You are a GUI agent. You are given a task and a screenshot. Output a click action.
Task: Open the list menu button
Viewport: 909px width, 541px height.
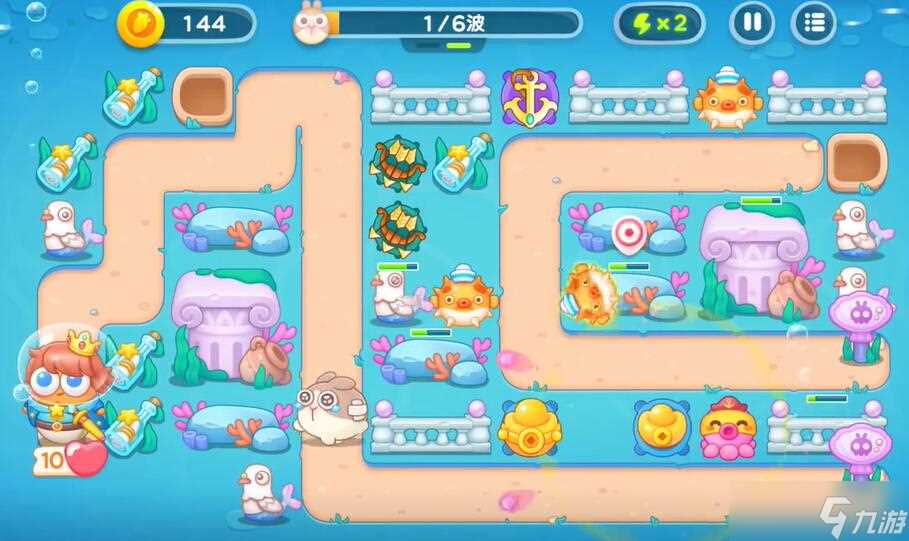(814, 23)
